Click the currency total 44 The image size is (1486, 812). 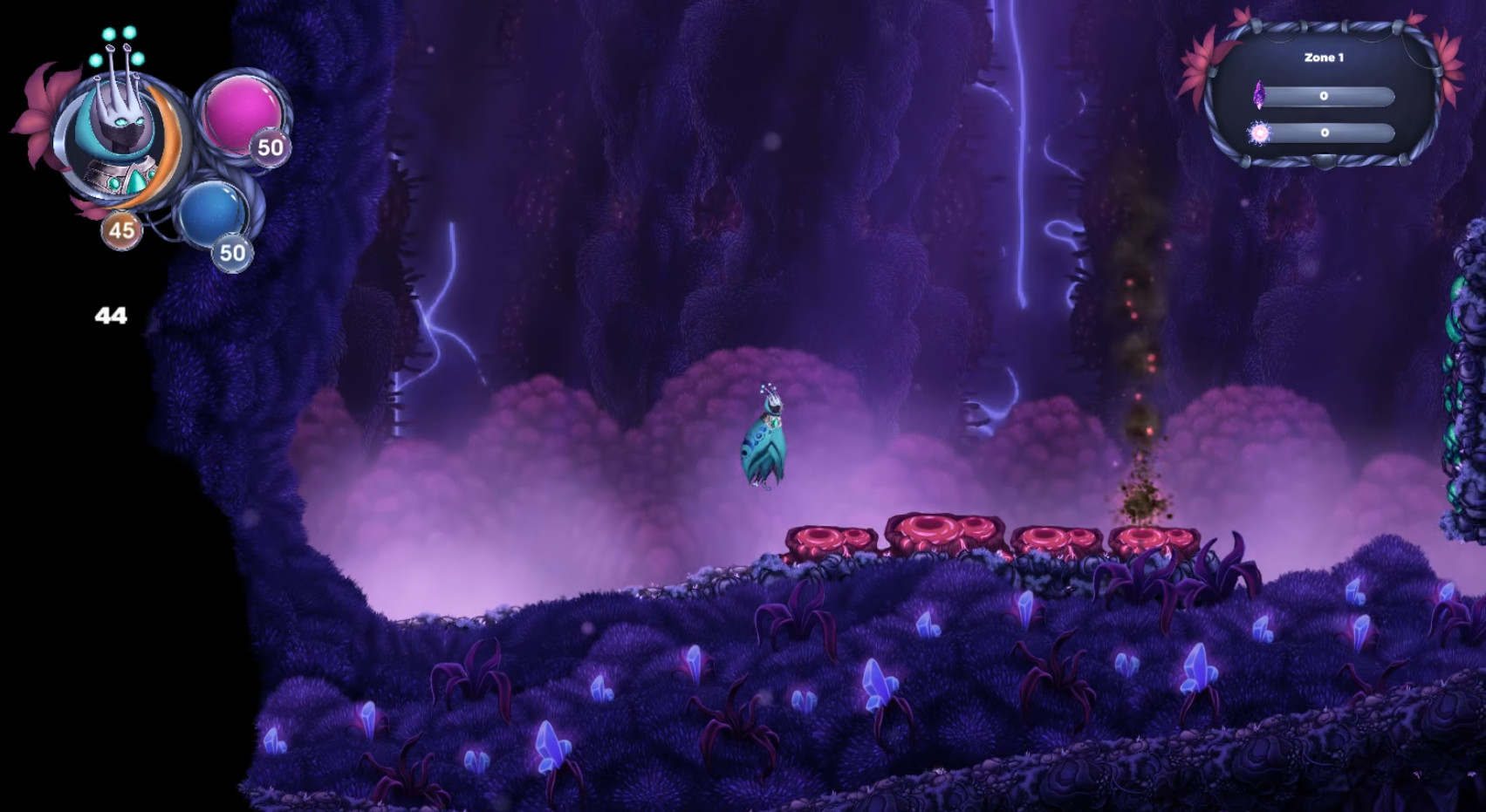[x=111, y=316]
